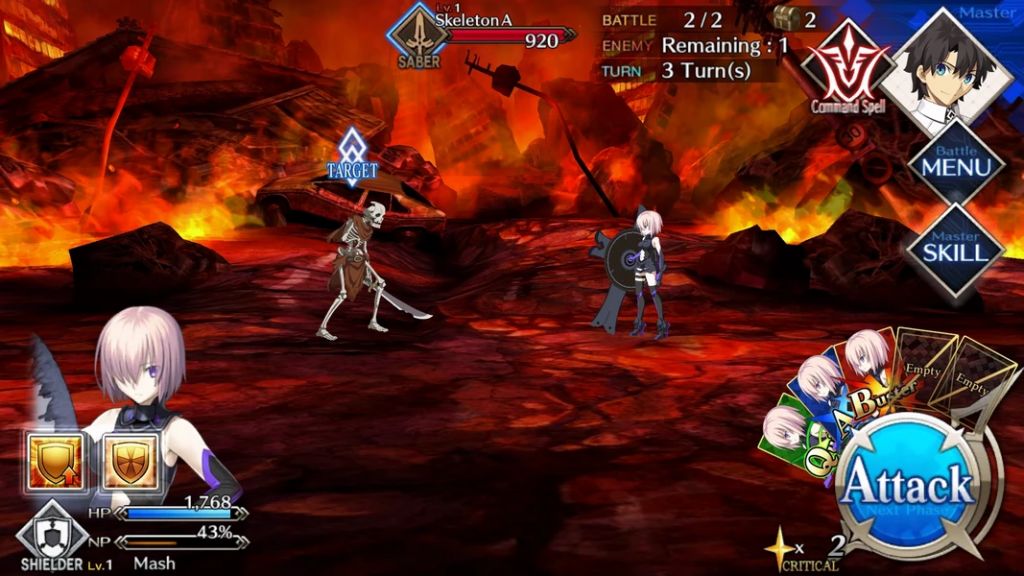Click the Shielder class icon for Mash
This screenshot has height=576, width=1024.
(52, 532)
